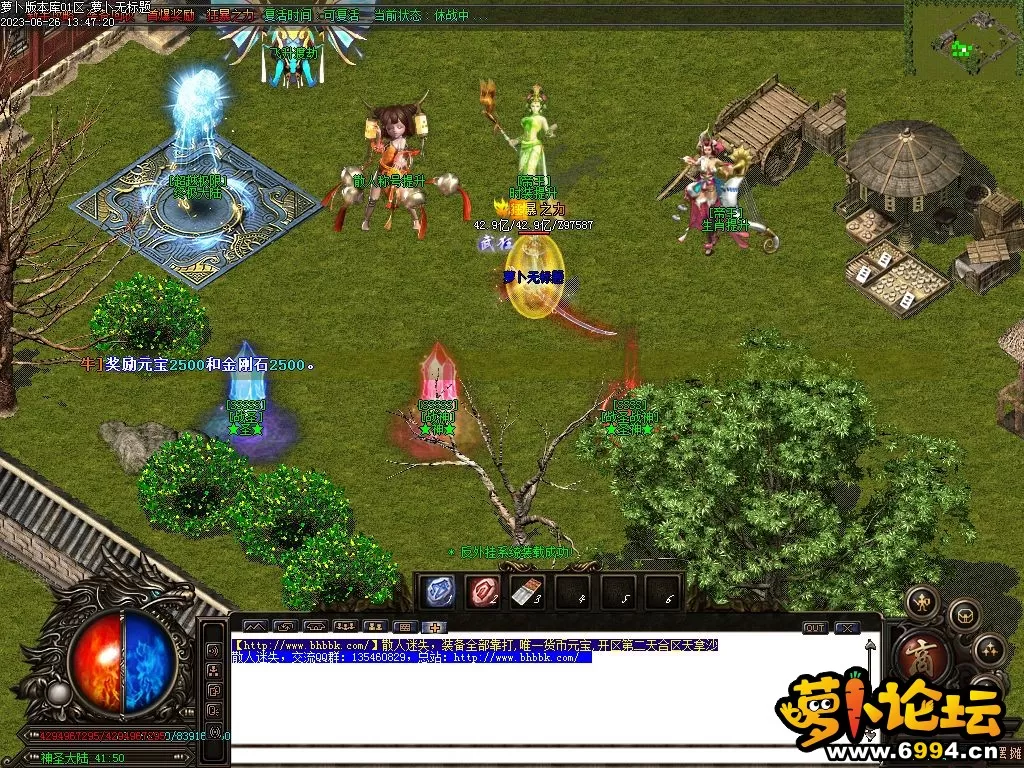Click the round button with three sparkles
Viewport: 1024px width, 768px height.
click(989, 650)
